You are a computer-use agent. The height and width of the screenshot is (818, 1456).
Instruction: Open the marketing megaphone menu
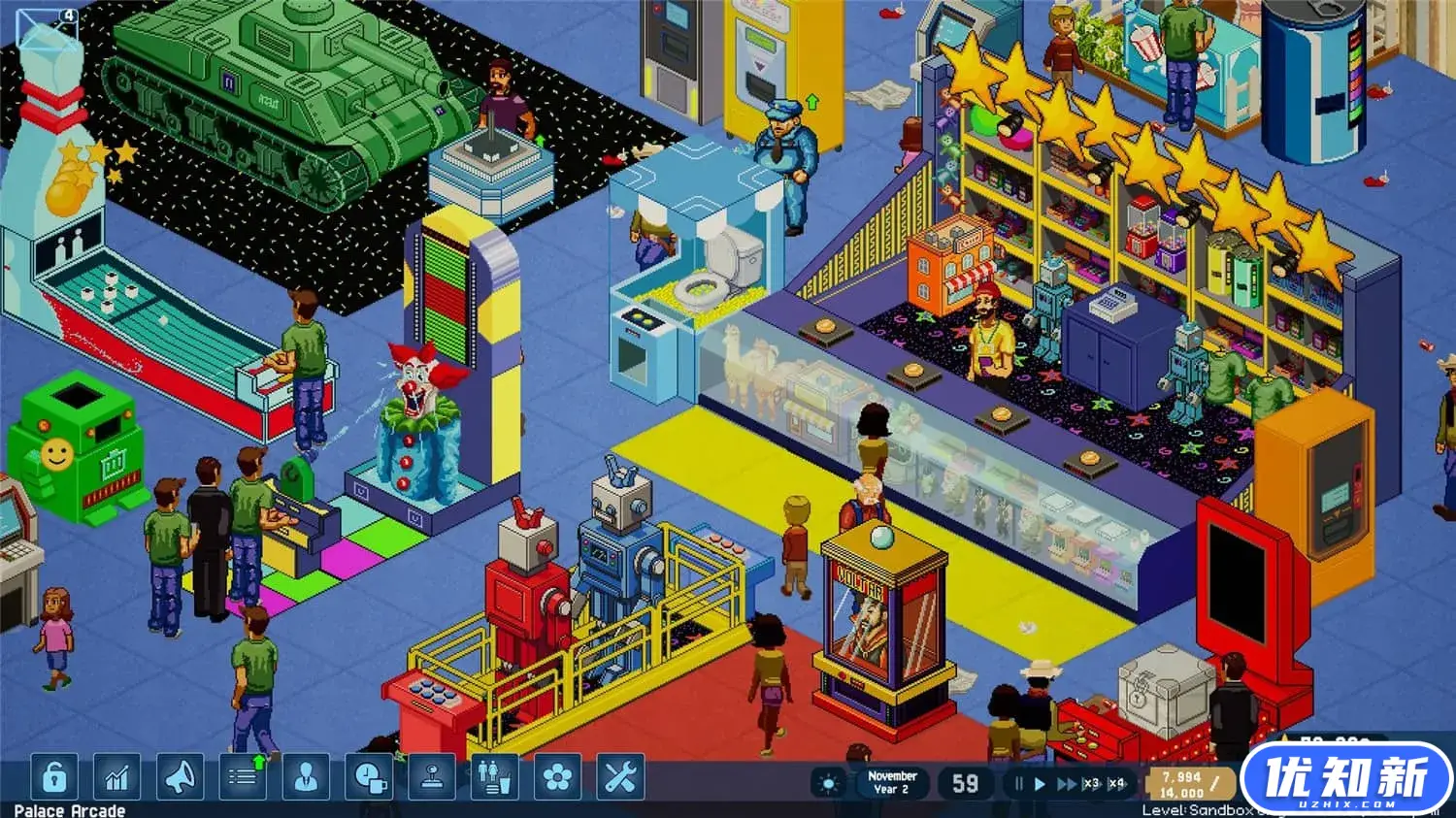pos(180,776)
